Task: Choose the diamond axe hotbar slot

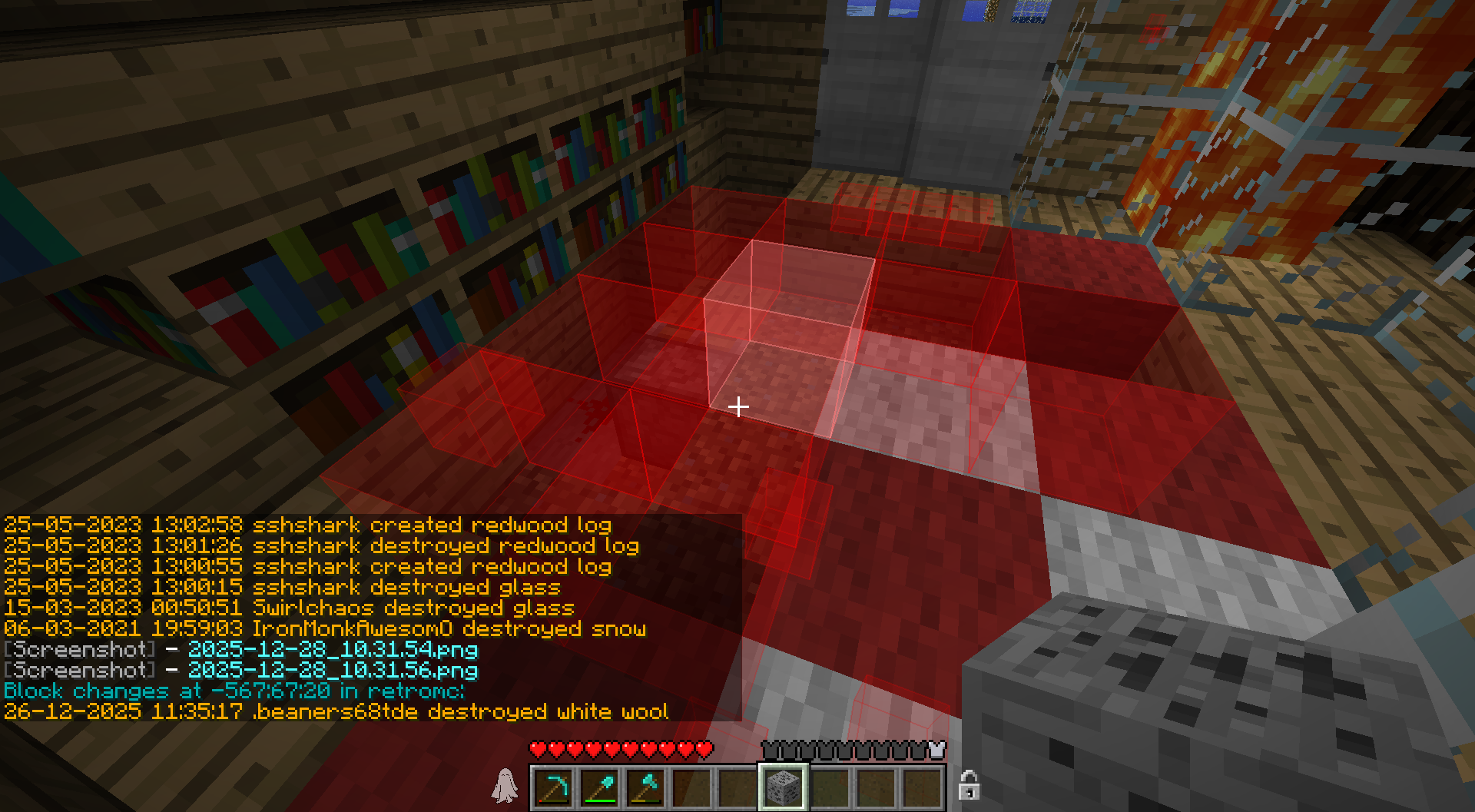Action: 645,787
